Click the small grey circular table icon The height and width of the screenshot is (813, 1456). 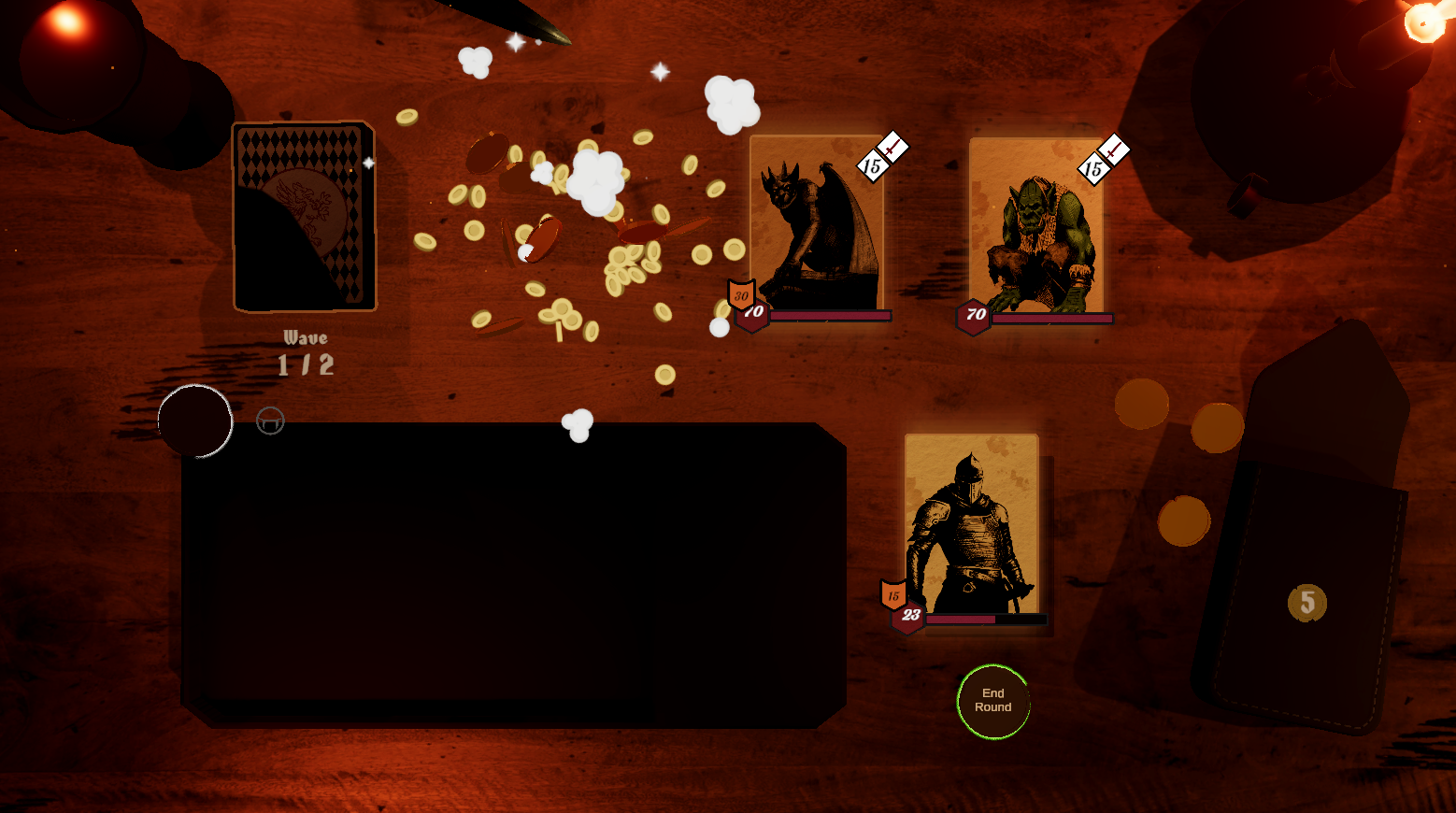tap(270, 421)
